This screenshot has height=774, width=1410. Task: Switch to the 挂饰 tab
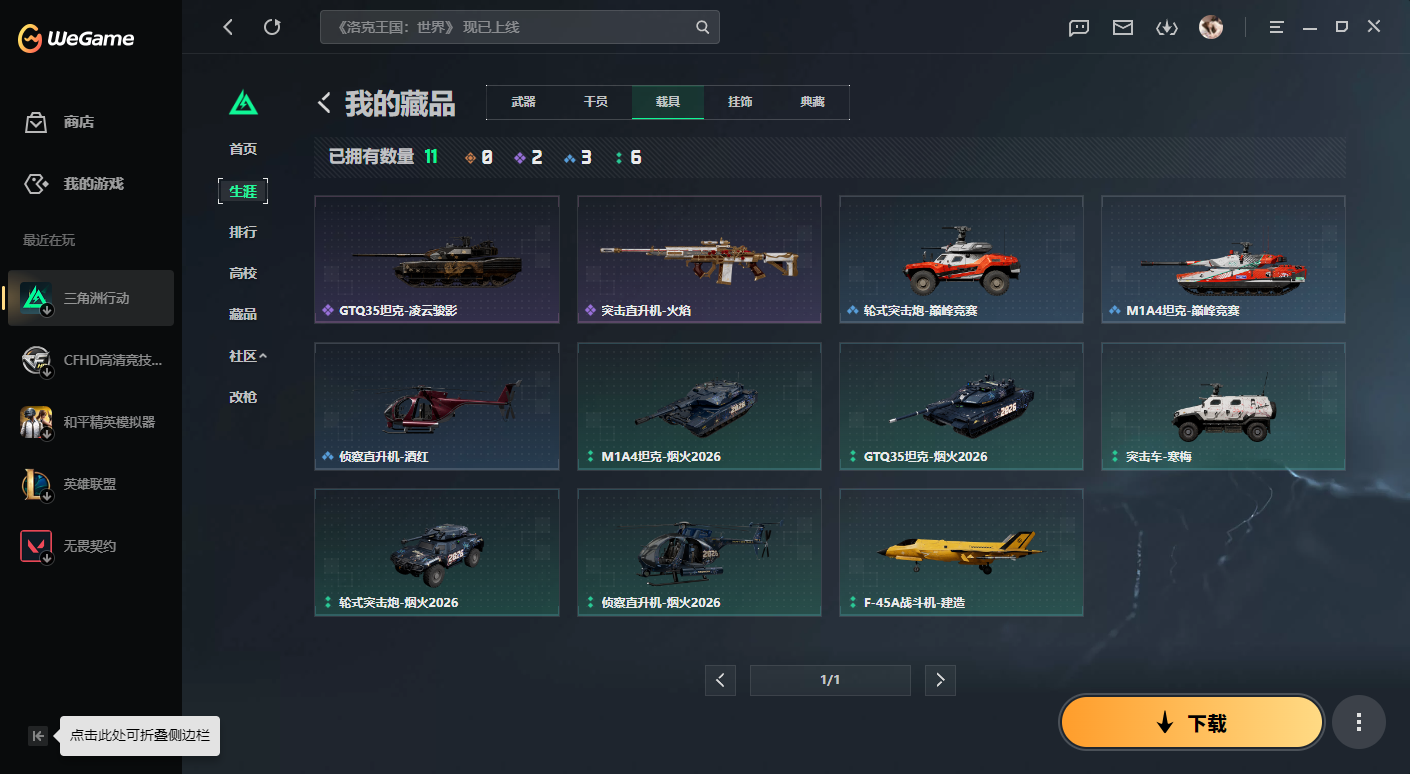pos(739,101)
